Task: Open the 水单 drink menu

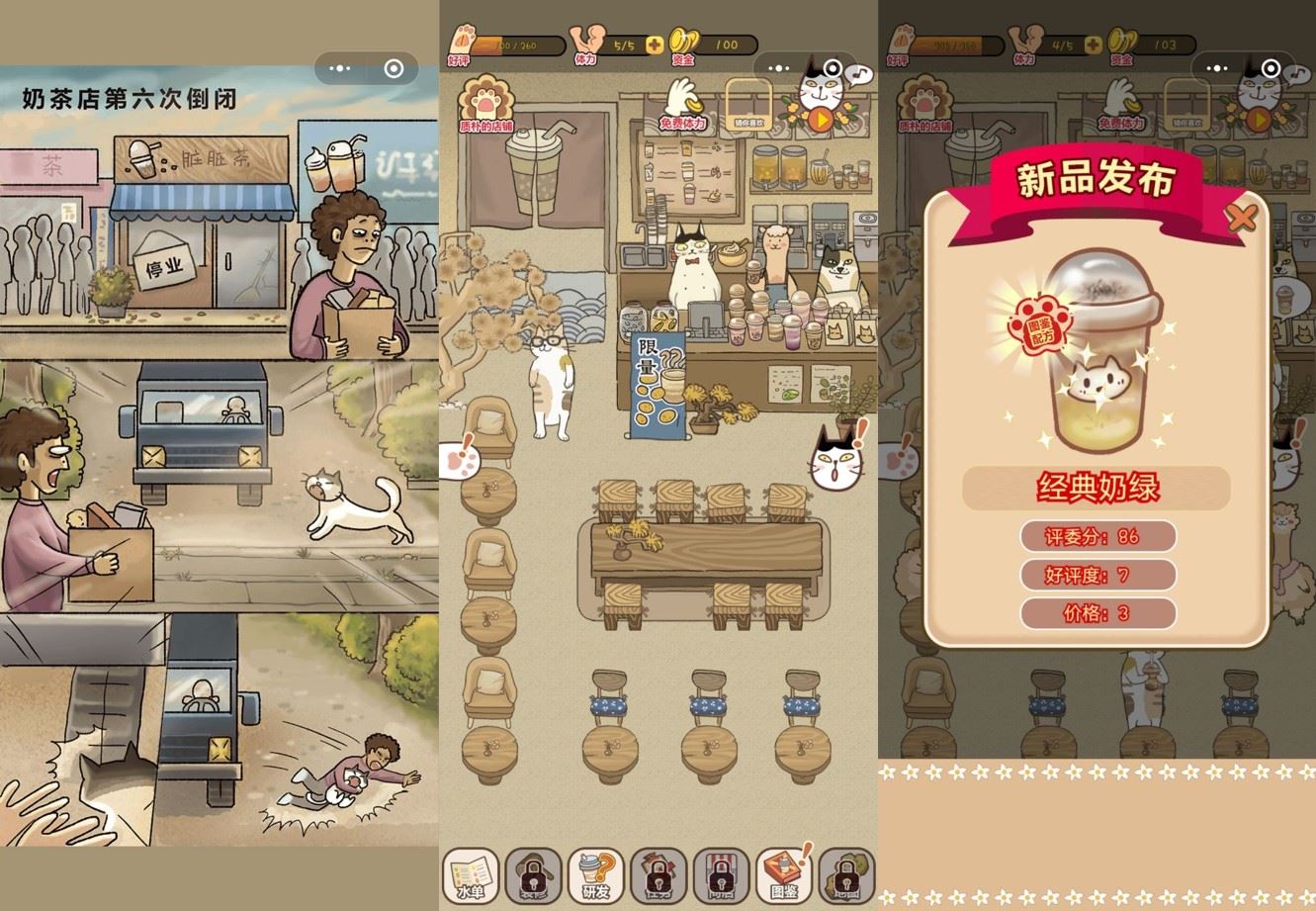Action: point(471,875)
